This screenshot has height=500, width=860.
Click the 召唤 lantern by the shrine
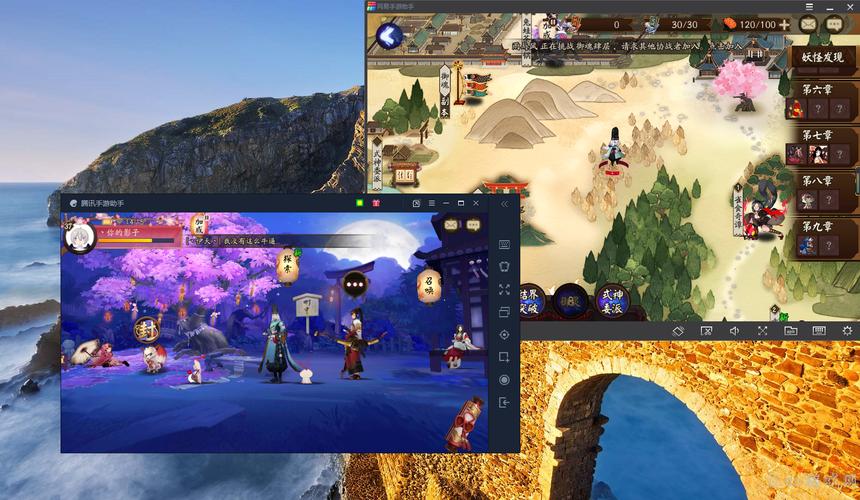[429, 285]
